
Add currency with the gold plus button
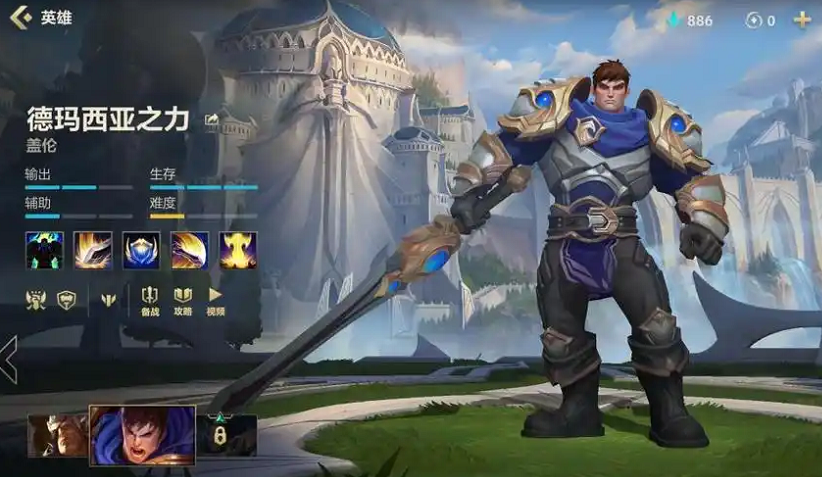801,20
